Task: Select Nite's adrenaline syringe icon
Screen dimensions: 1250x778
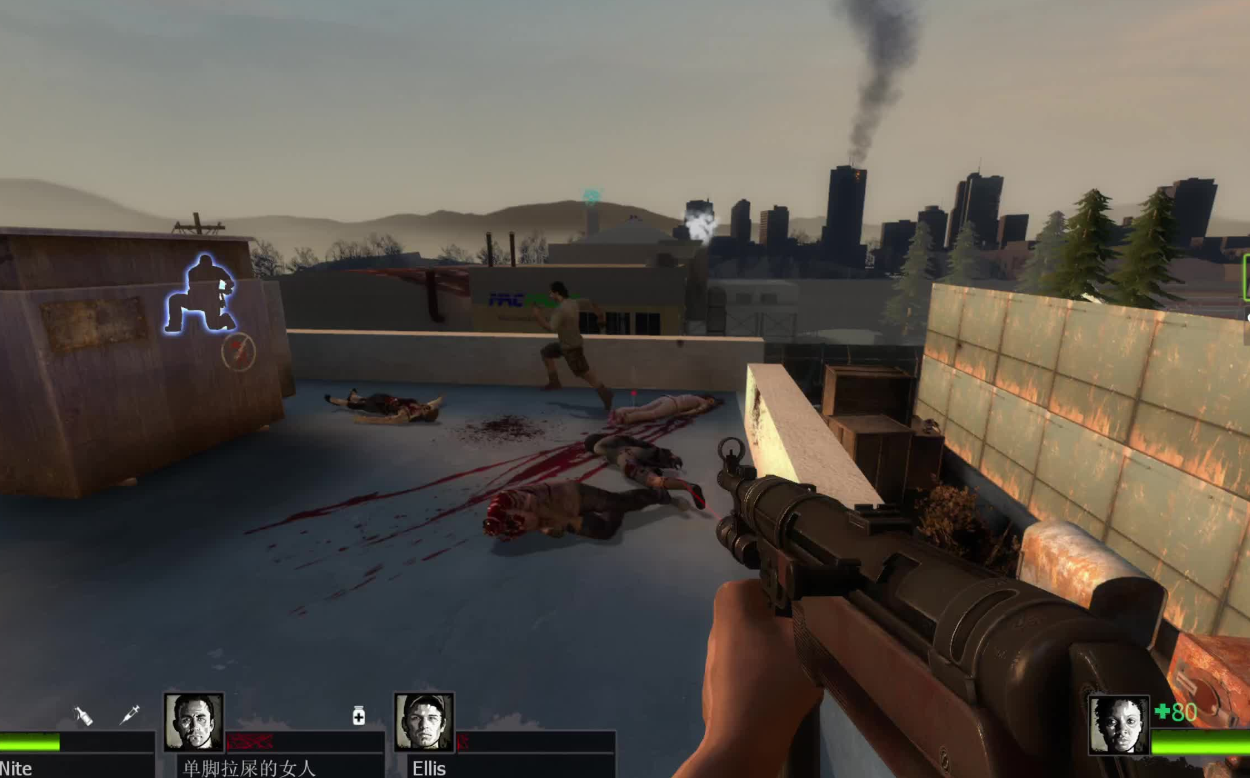Action: [129, 714]
